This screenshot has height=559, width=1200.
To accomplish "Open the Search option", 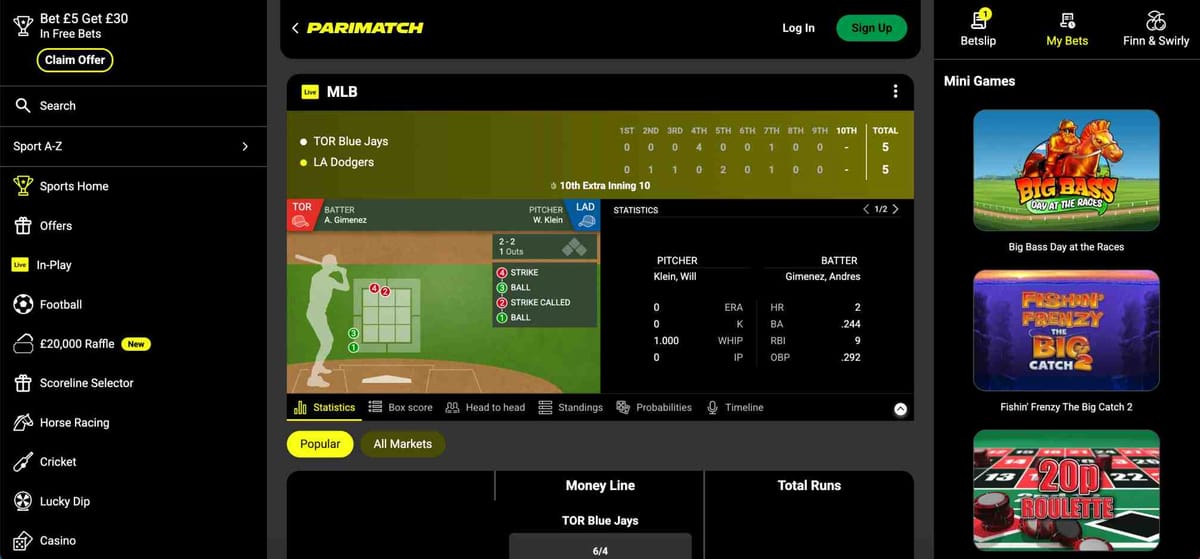I will point(57,106).
